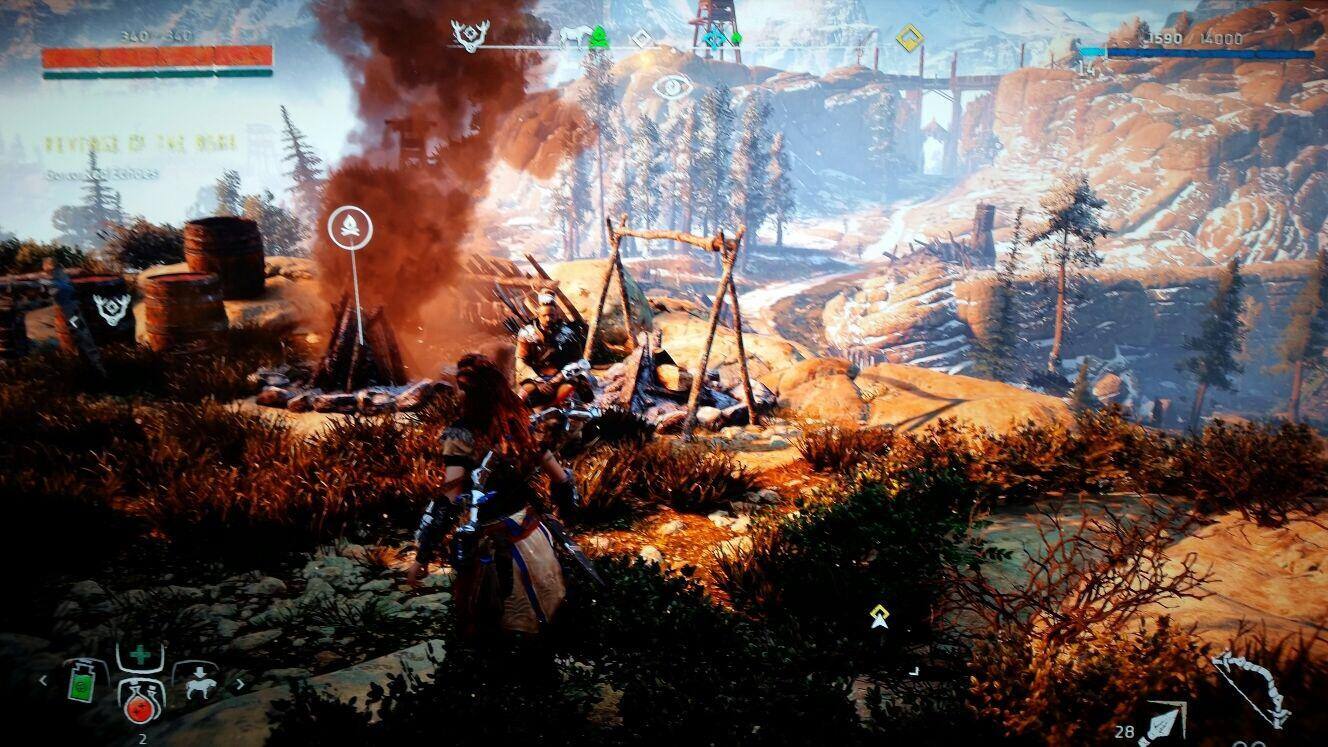Use the medicine pouch green cross
Screen dimensions: 1328x747
pyautogui.click(x=140, y=657)
